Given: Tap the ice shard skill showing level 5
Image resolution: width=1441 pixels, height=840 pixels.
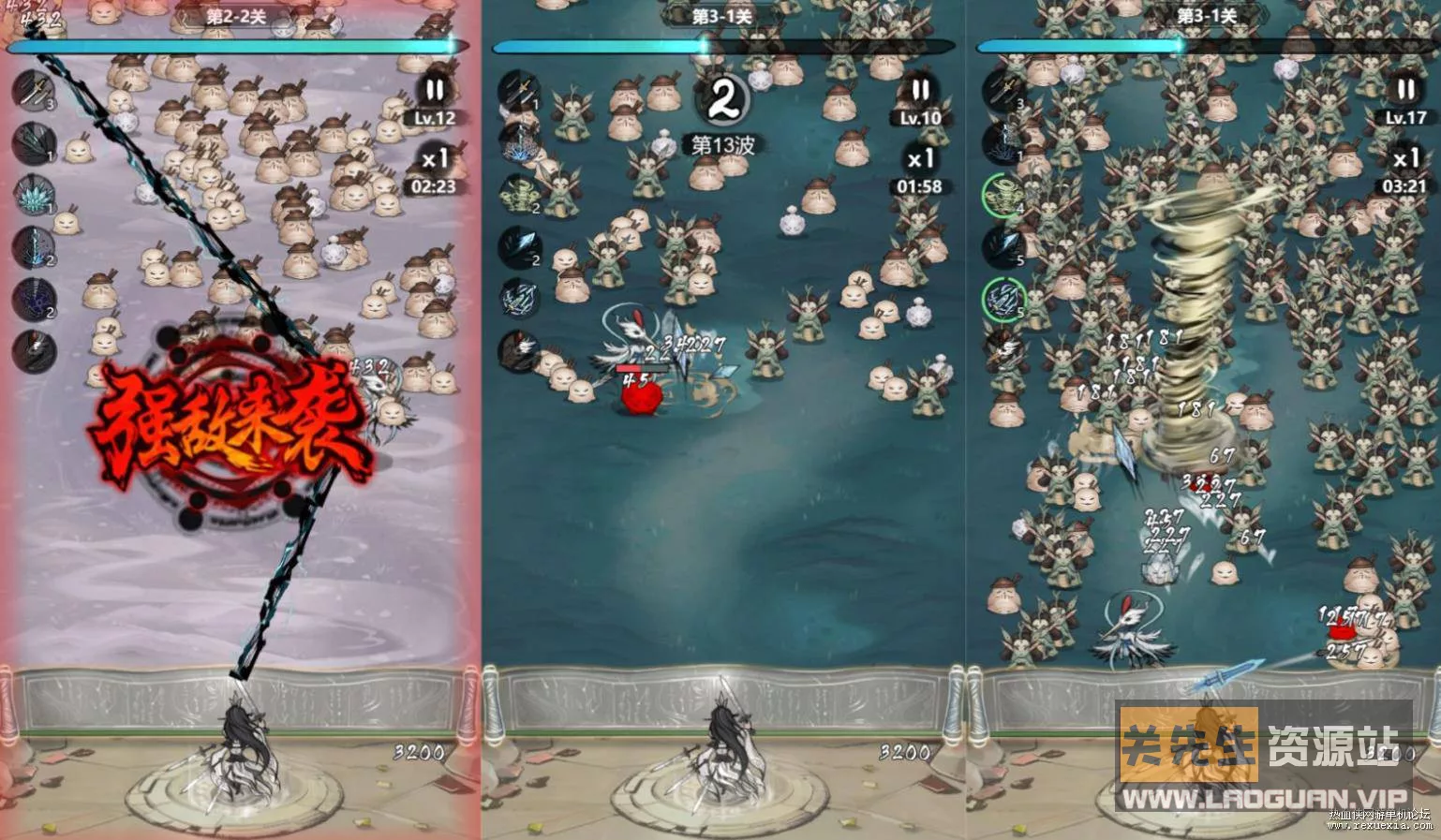Looking at the screenshot, I should point(1003,247).
